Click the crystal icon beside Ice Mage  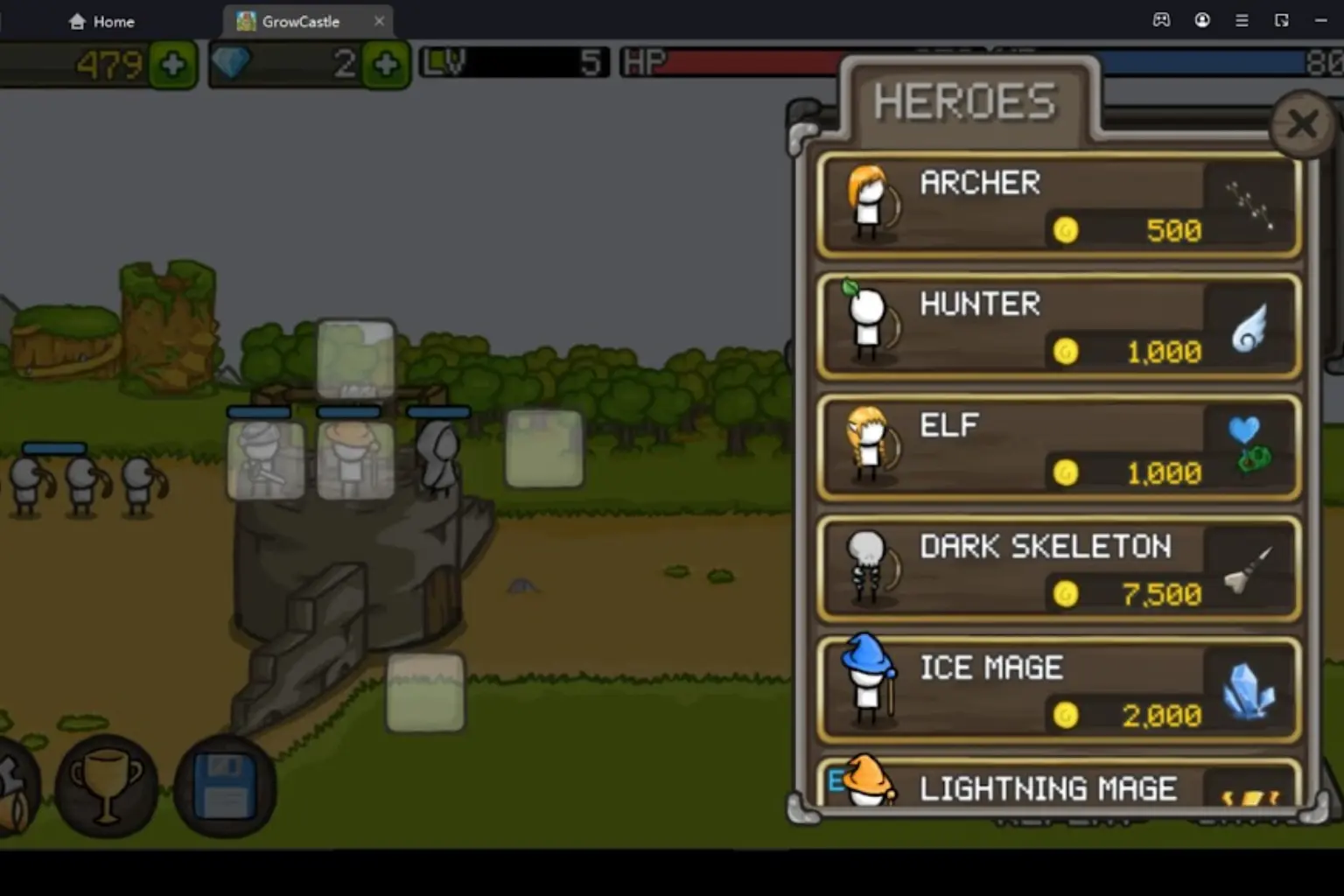tap(1249, 691)
